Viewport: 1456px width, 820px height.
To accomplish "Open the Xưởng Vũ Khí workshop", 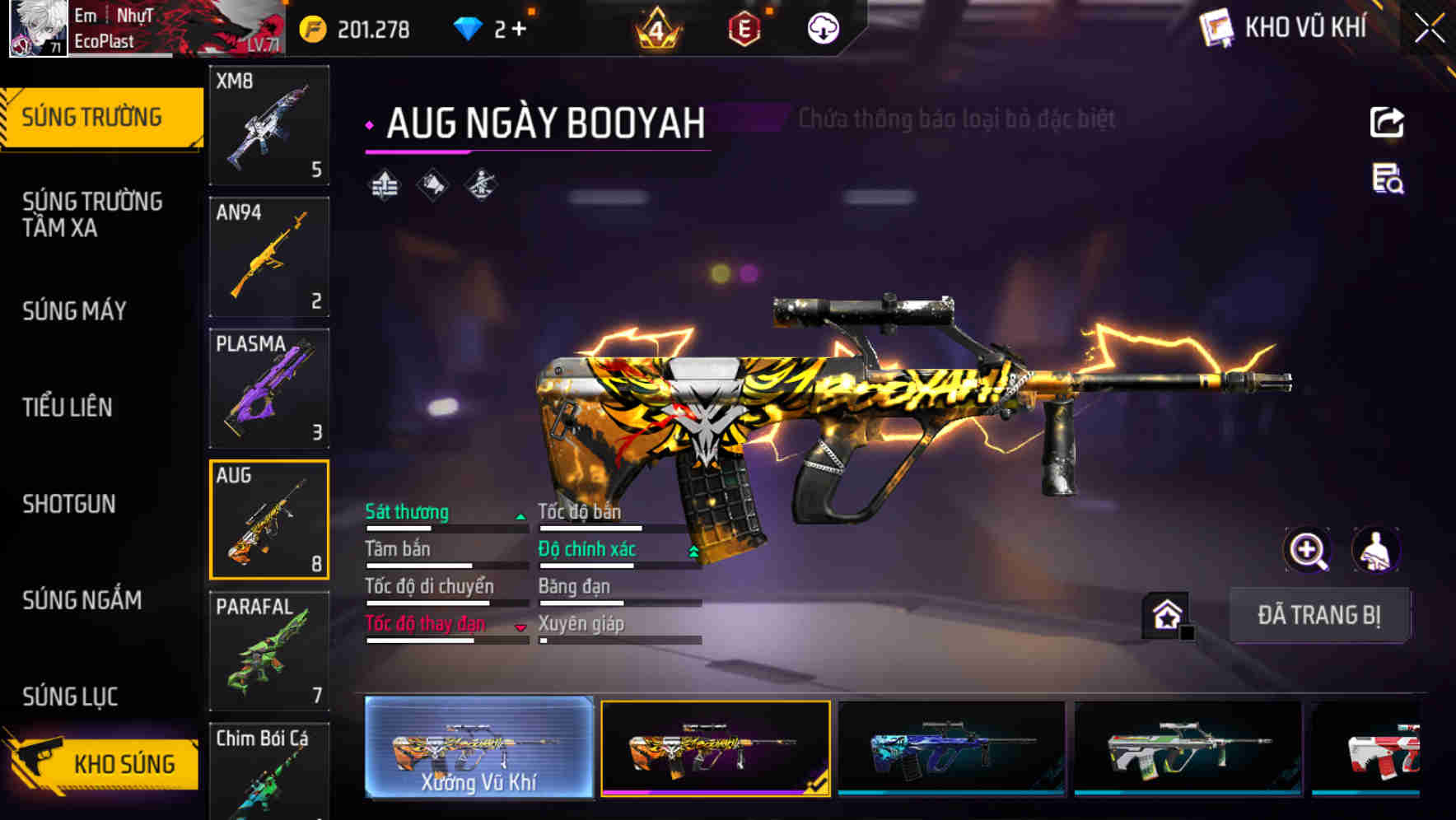I will click(x=478, y=748).
